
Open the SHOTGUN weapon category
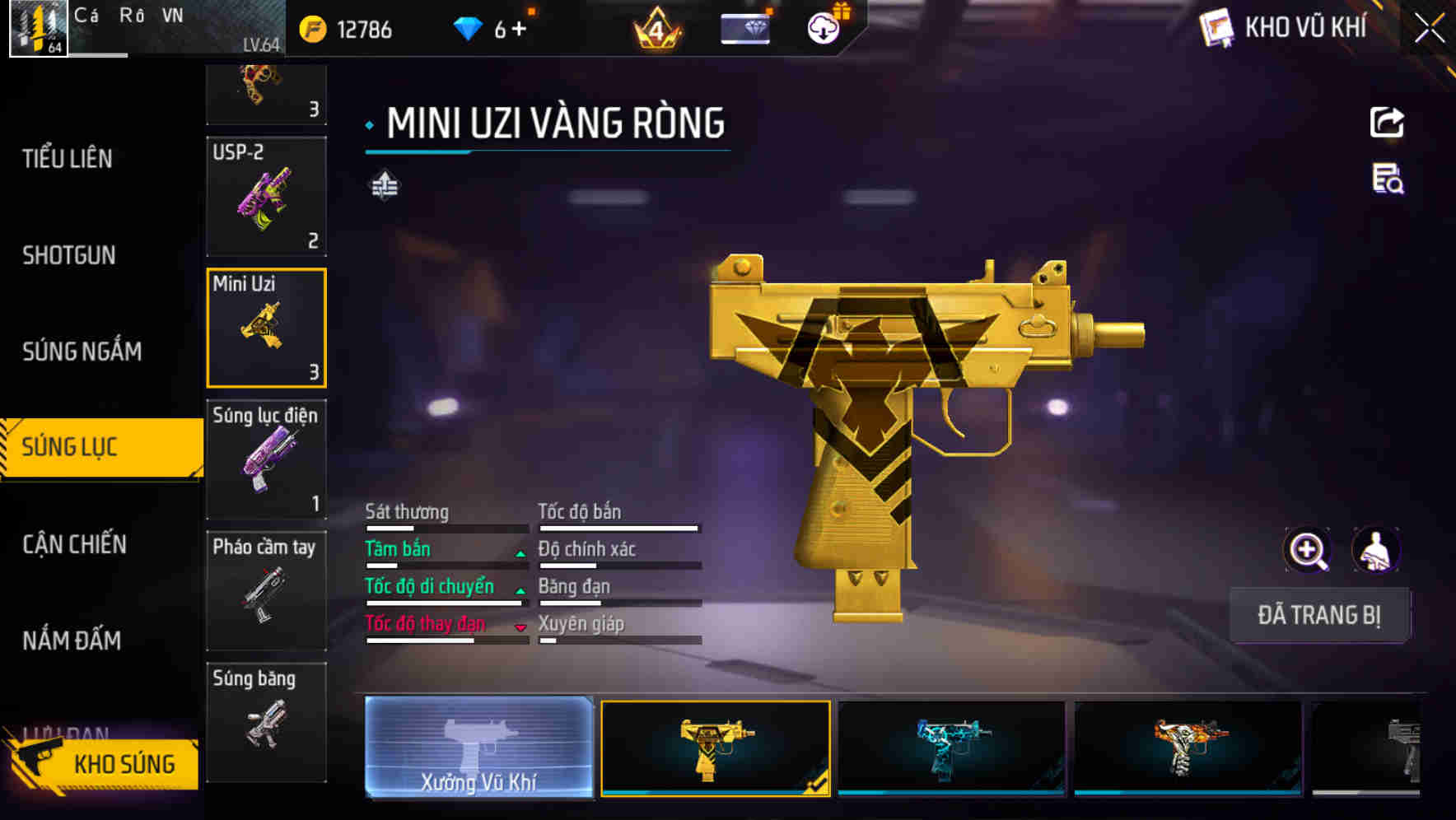[x=69, y=255]
